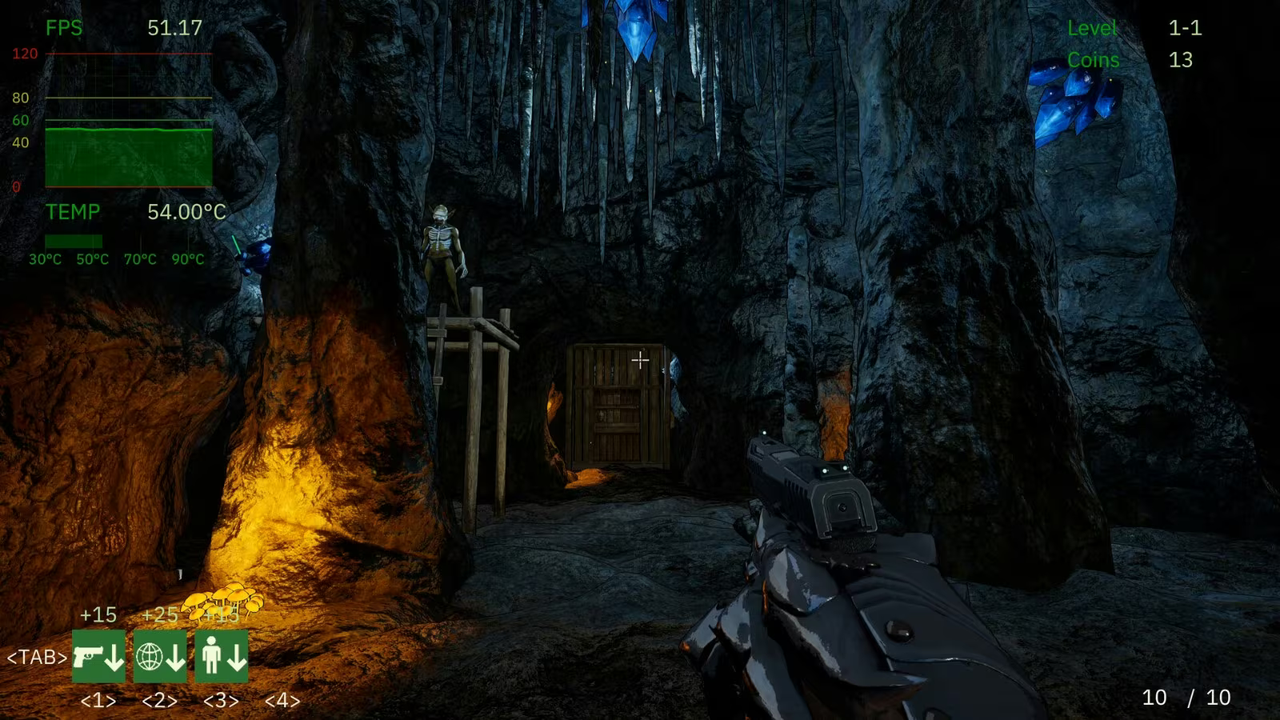Expand the hotbar via the <TAB> label

click(35, 657)
